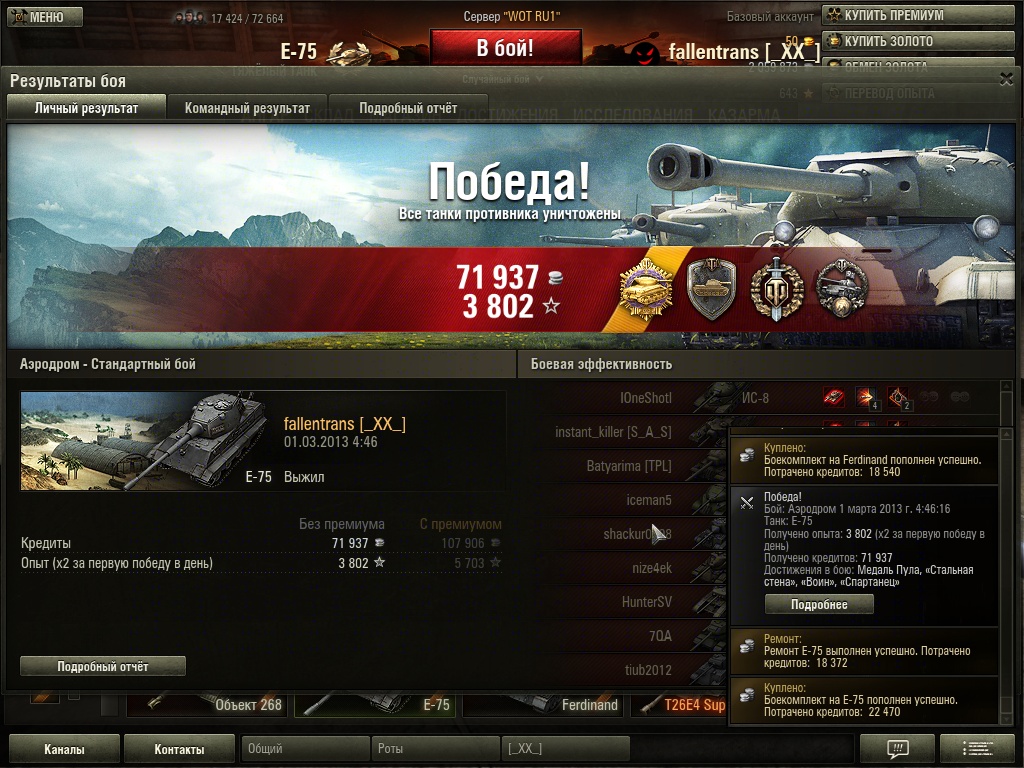The width and height of the screenshot is (1024, 768).
Task: Select IOneShotI row in battle efficiency
Action: pyautogui.click(x=645, y=398)
